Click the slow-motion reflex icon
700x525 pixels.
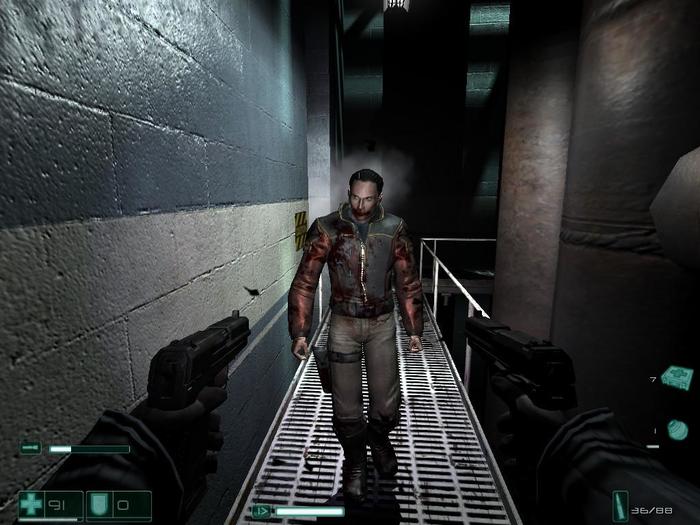(x=261, y=511)
